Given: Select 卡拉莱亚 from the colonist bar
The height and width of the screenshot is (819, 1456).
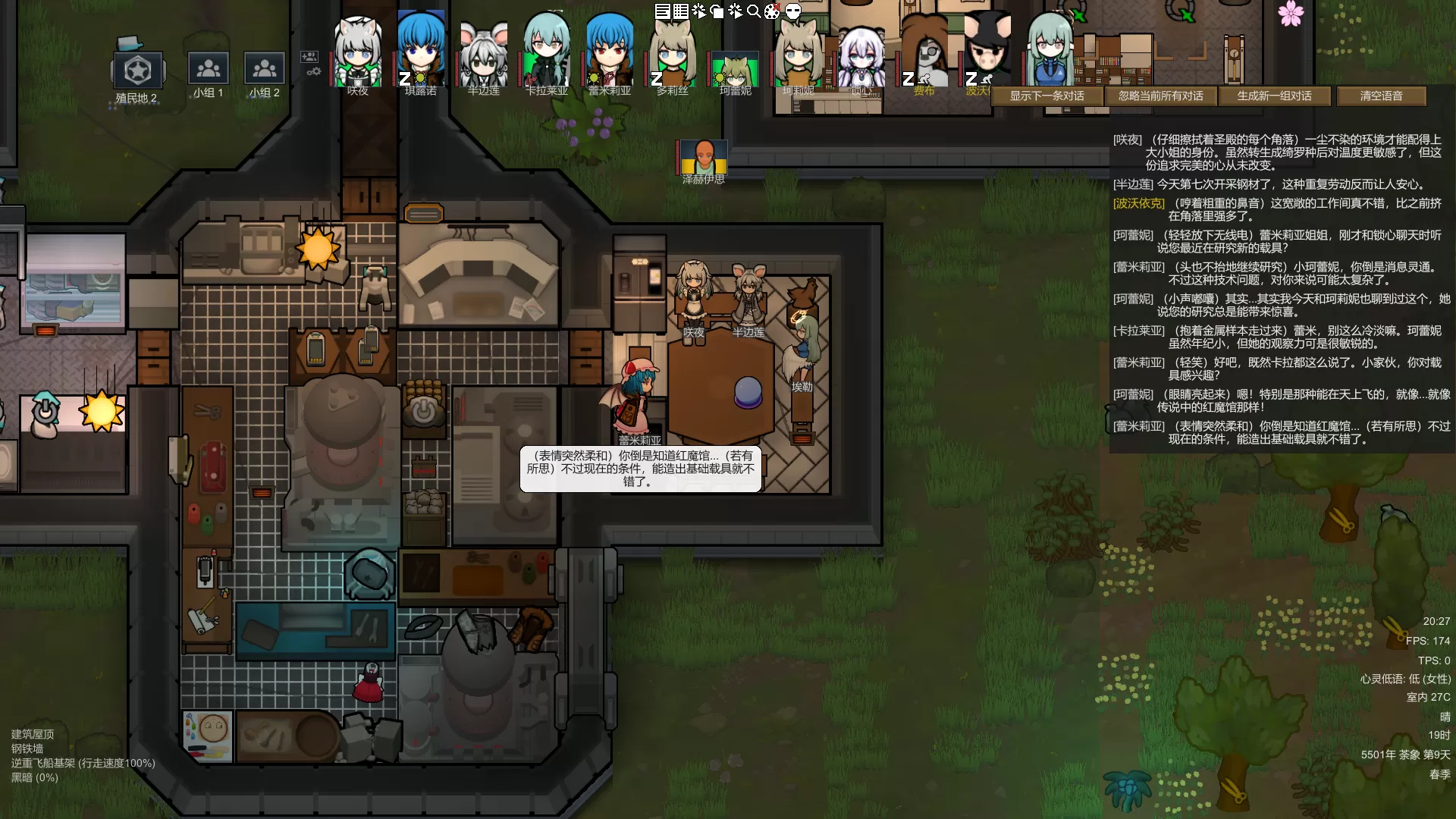Looking at the screenshot, I should pos(547,53).
